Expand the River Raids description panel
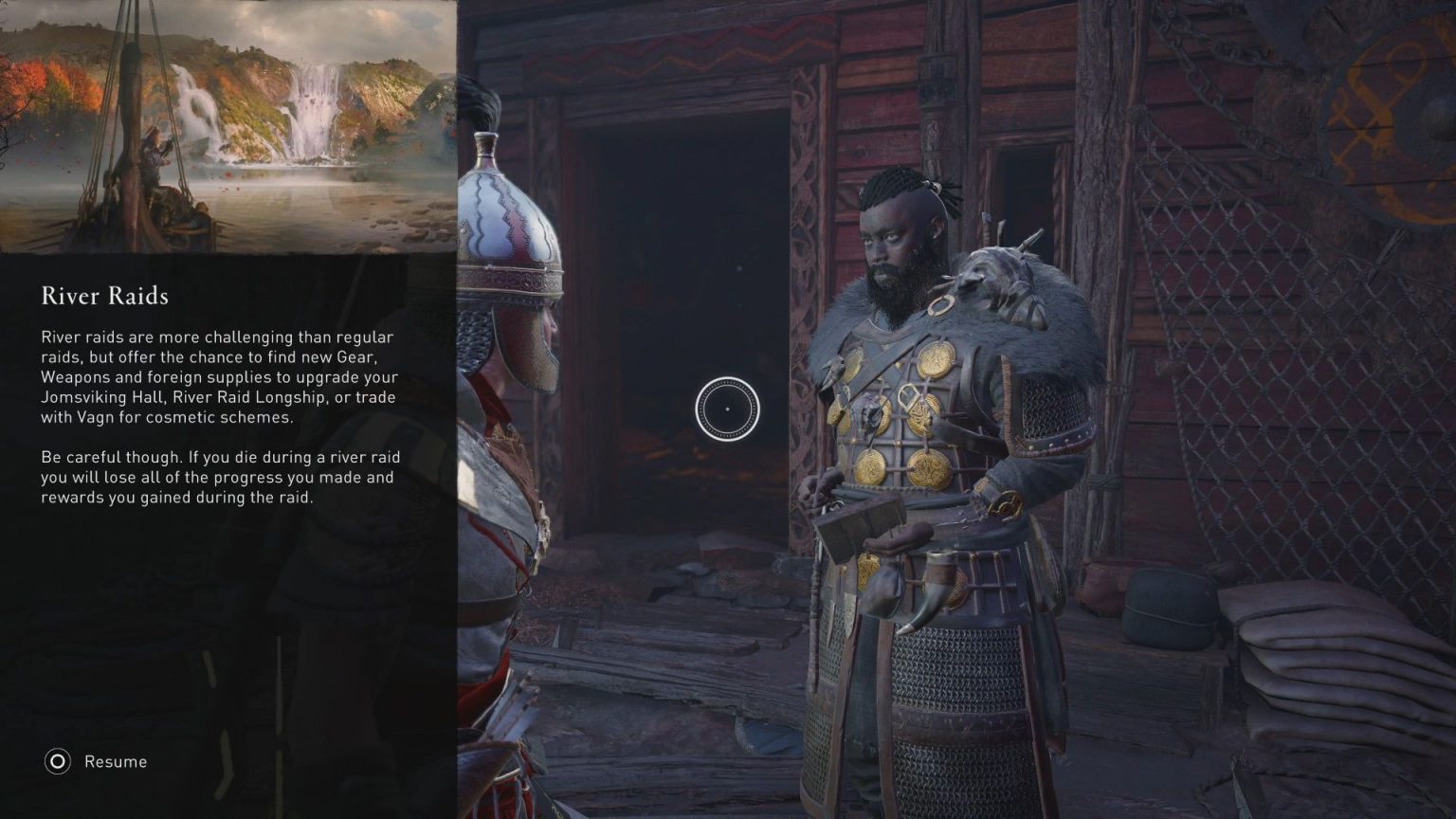 click(x=218, y=417)
